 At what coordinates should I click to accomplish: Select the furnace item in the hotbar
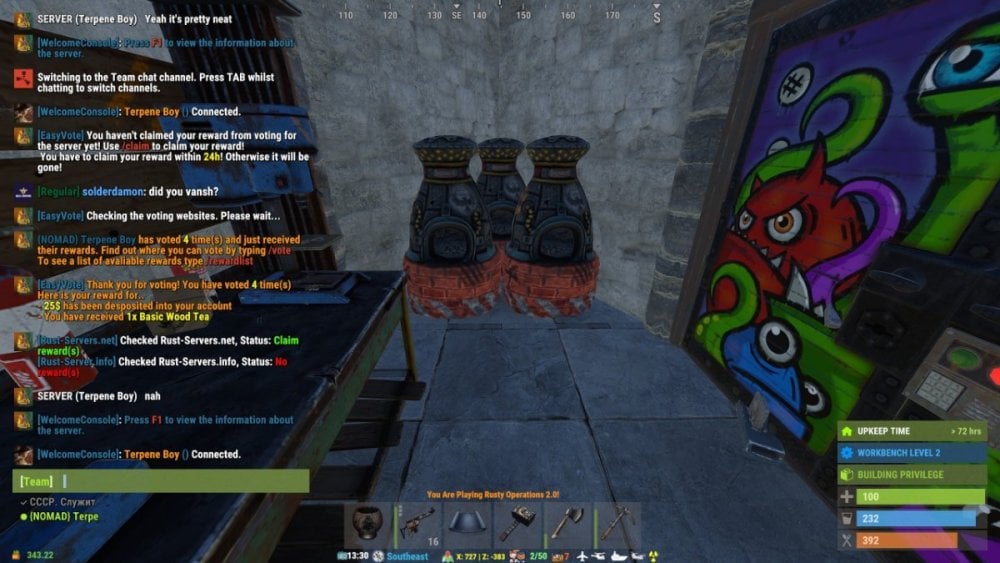(x=368, y=522)
